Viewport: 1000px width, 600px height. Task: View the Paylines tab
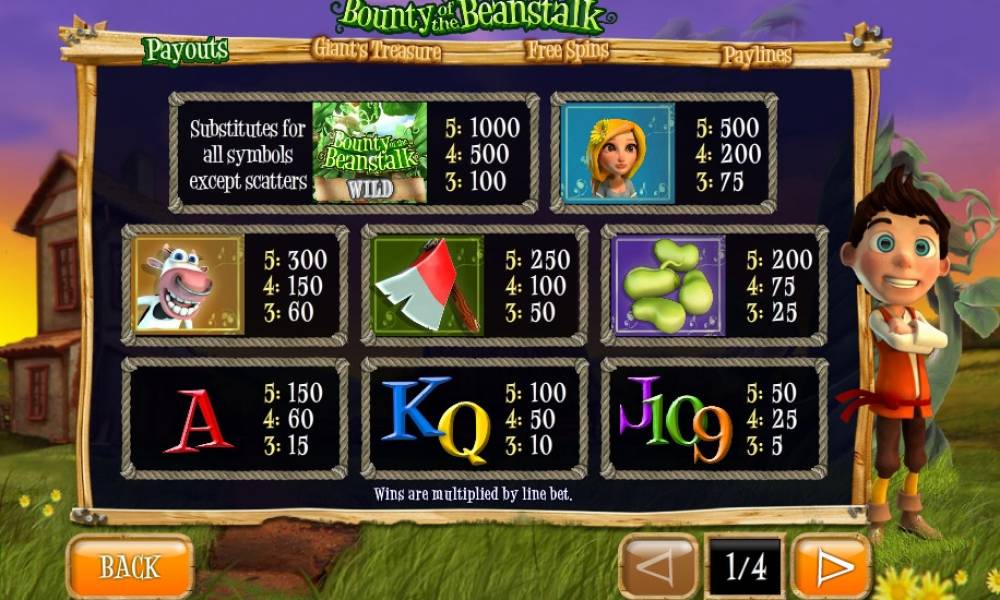[756, 55]
